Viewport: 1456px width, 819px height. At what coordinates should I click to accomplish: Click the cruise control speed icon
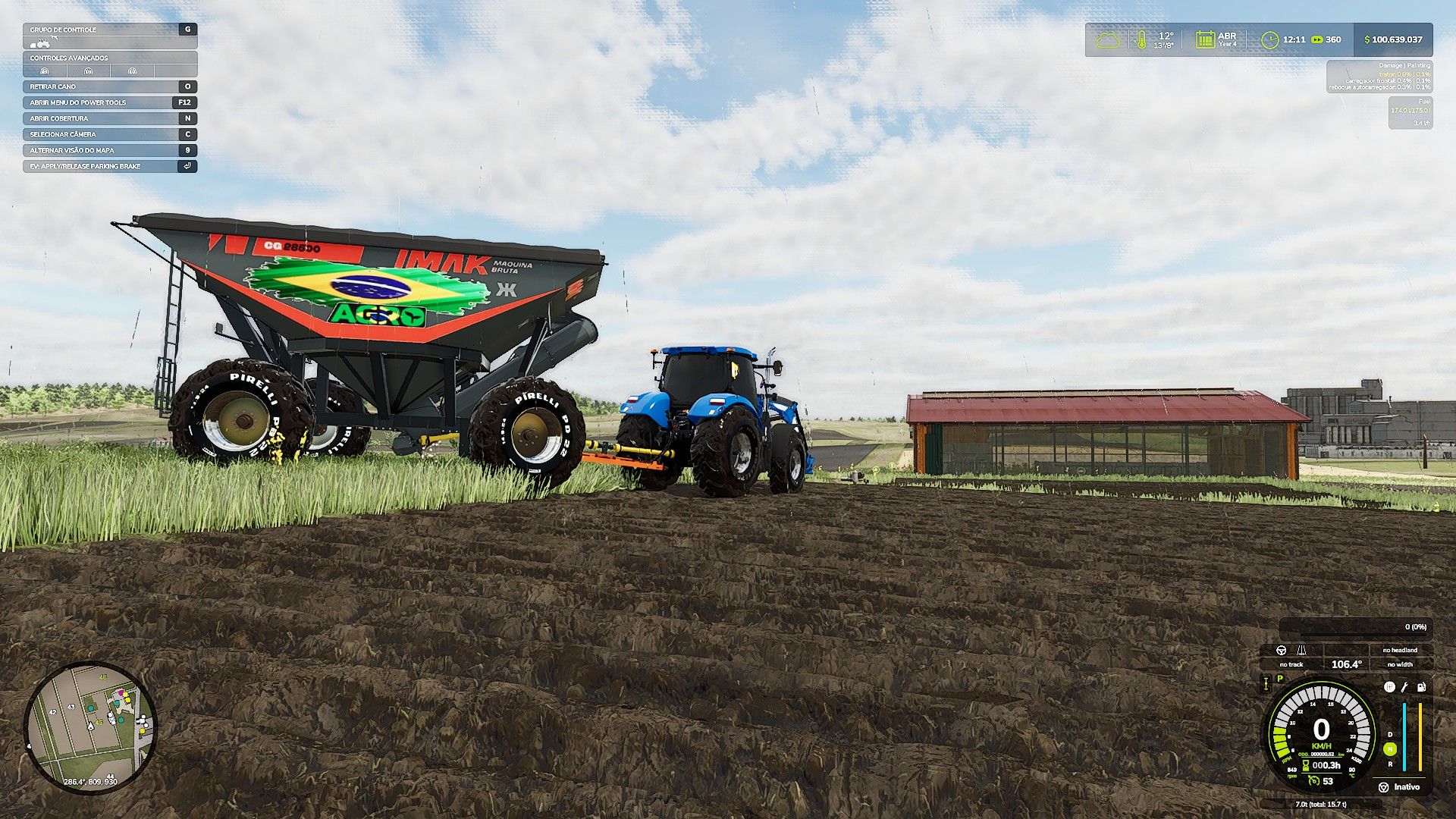[x=1314, y=781]
